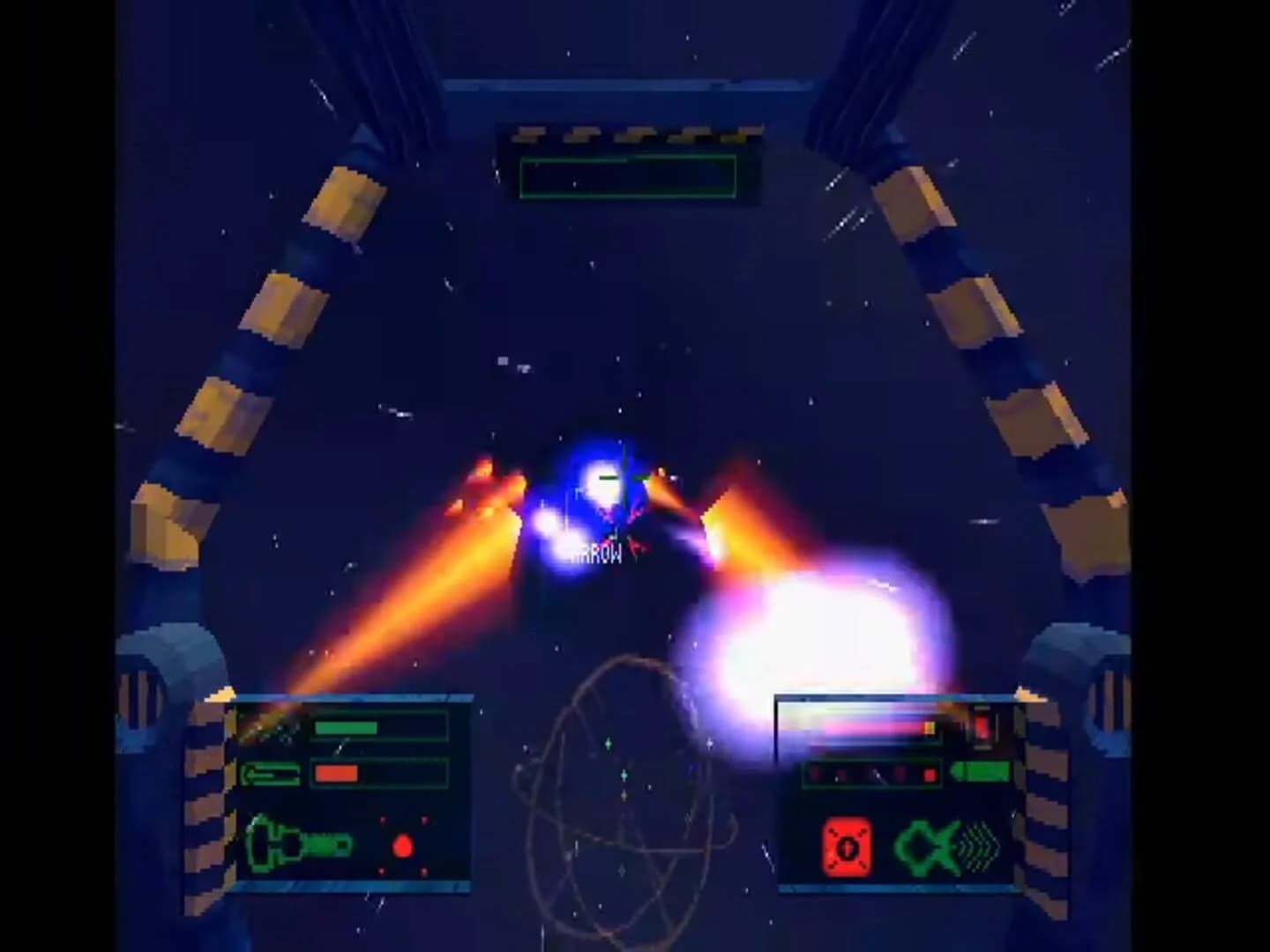Select the red missile lock icon on right MFD

(x=847, y=847)
